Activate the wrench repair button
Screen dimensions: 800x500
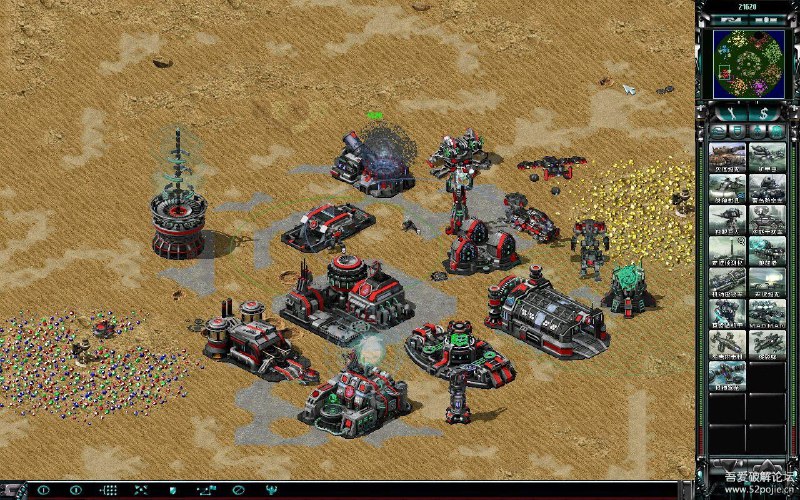[732, 113]
